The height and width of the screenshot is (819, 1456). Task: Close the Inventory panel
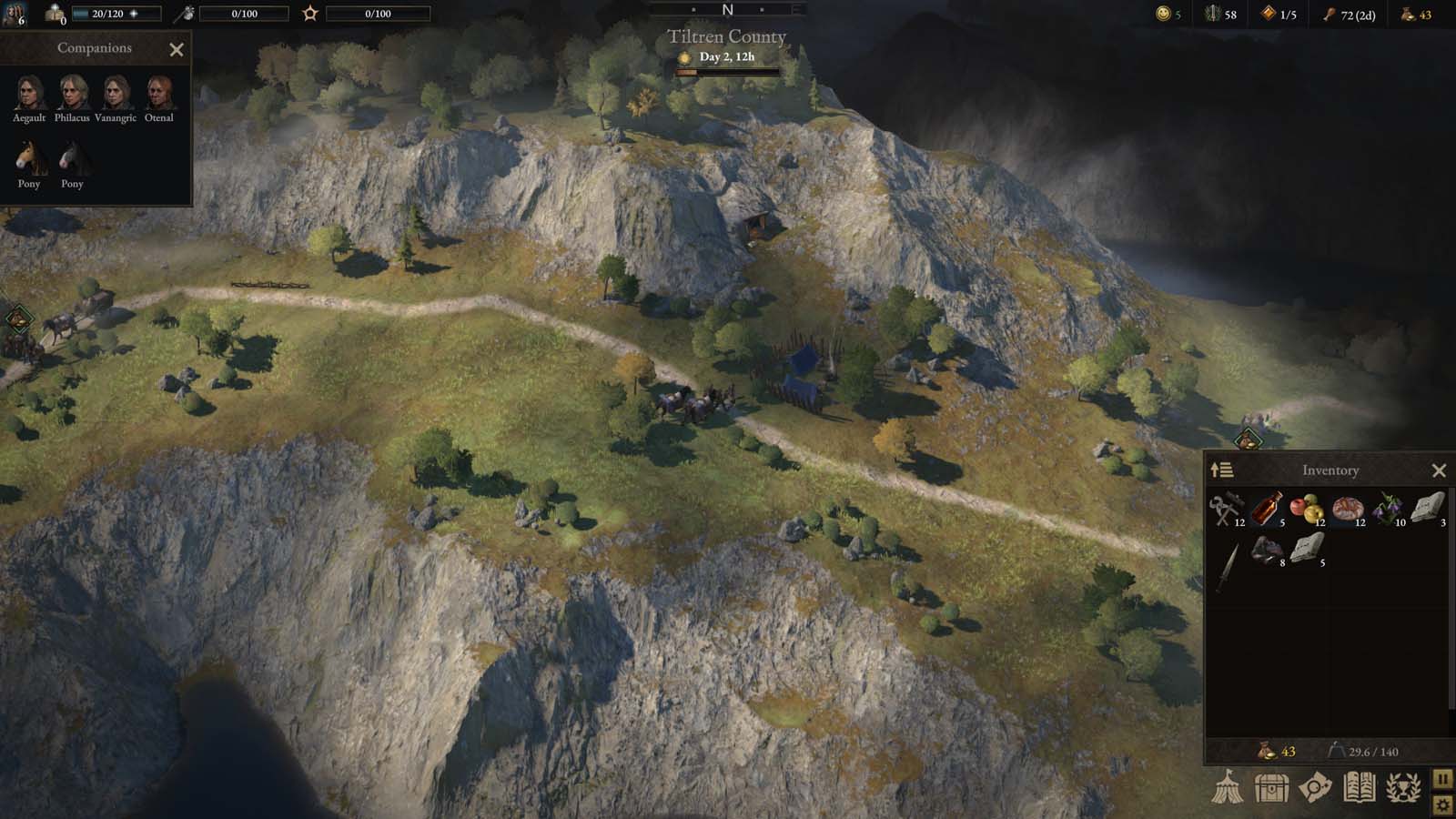(x=1441, y=470)
